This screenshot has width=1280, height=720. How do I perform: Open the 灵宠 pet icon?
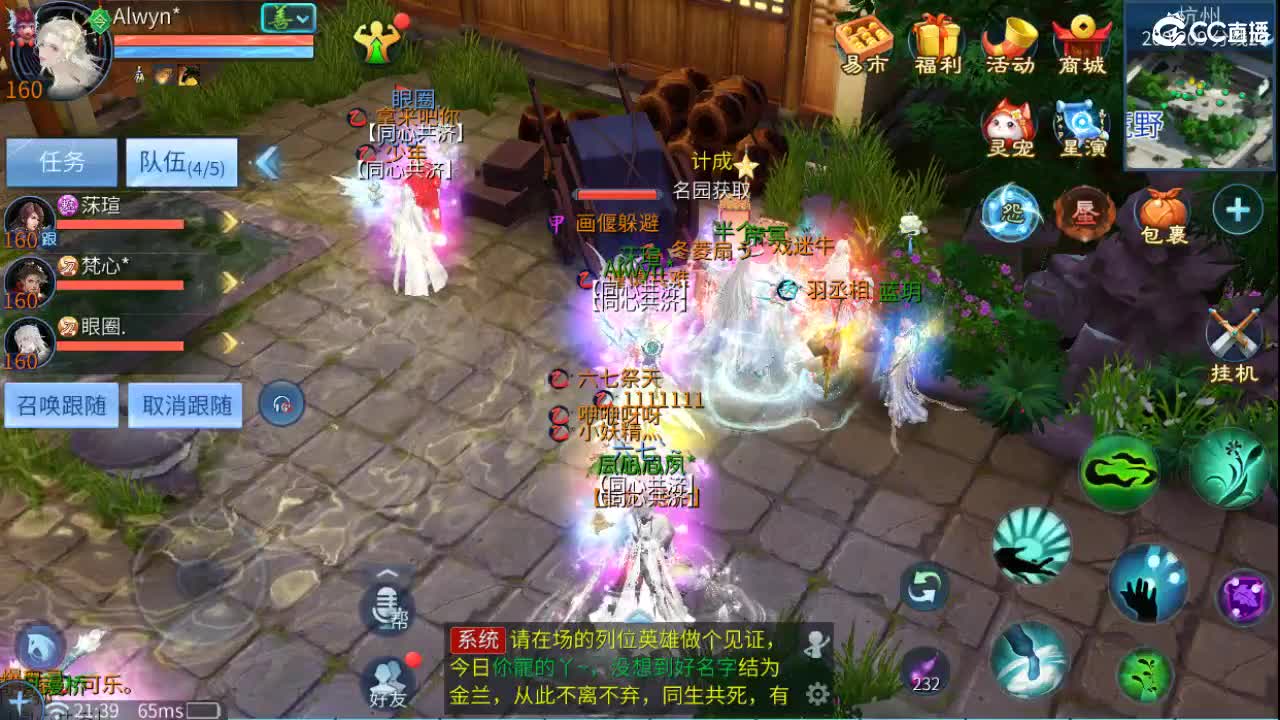click(x=1008, y=125)
